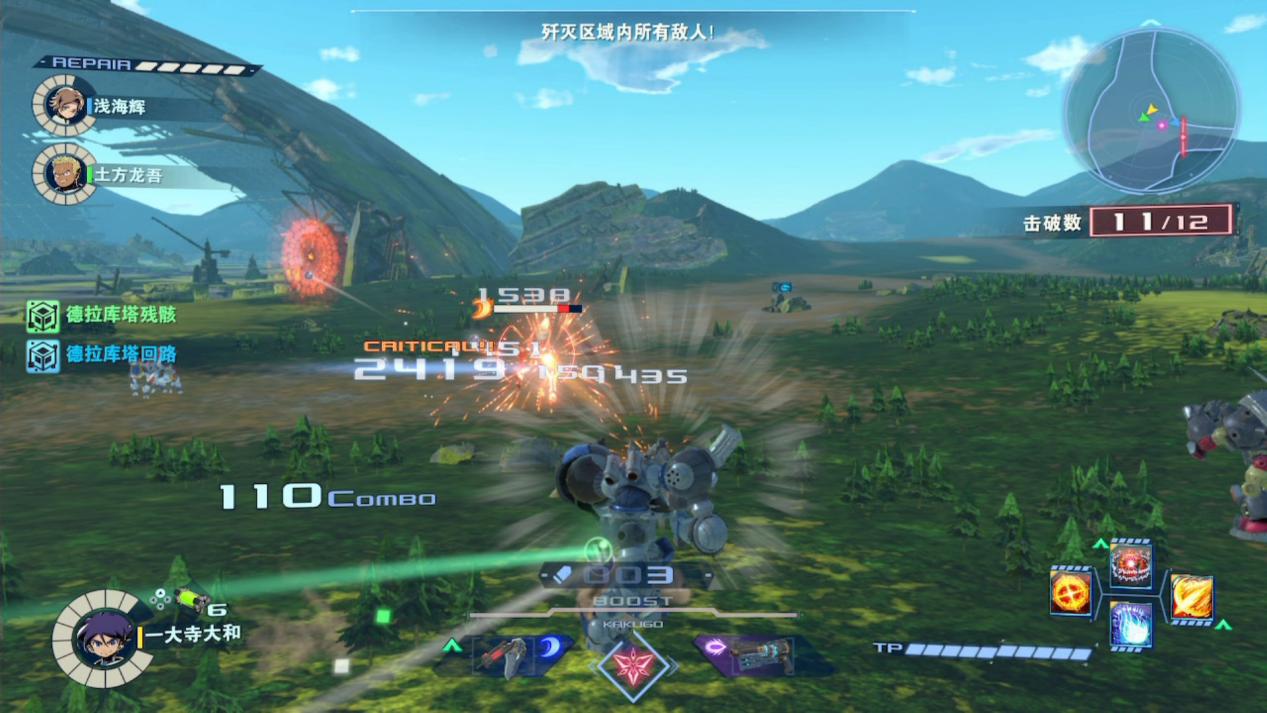Image resolution: width=1267 pixels, height=713 pixels.
Task: Activate the red KAKUGO diamond emblem
Action: pos(633,664)
